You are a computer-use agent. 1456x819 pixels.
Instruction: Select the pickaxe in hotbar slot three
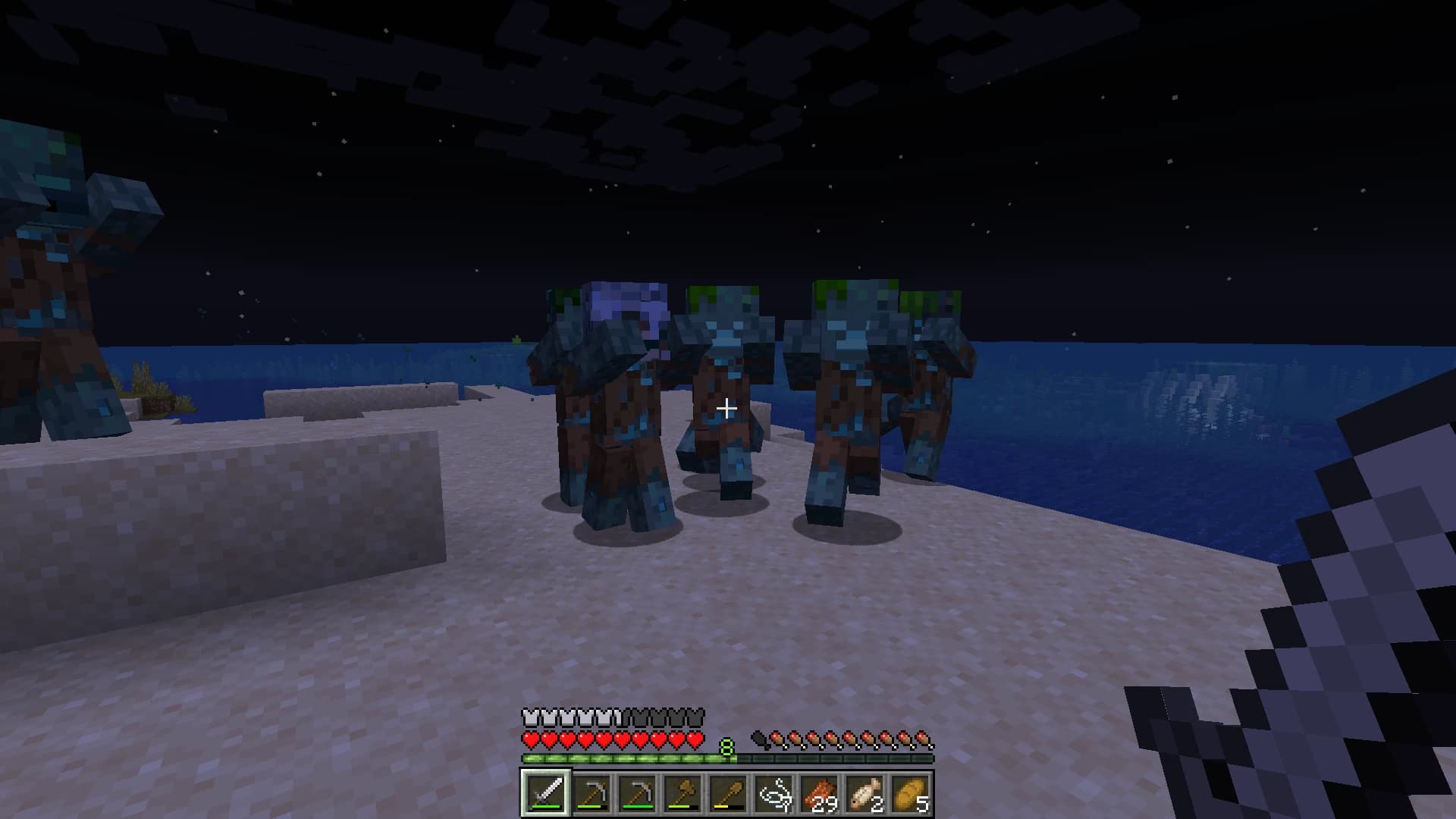click(637, 794)
